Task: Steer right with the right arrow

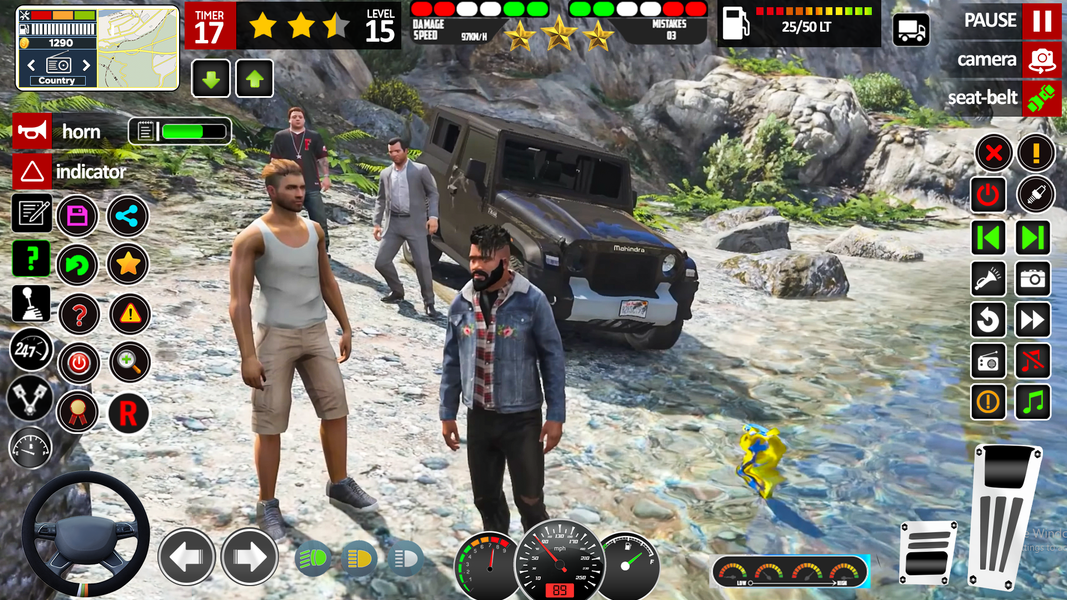Action: tap(249, 555)
